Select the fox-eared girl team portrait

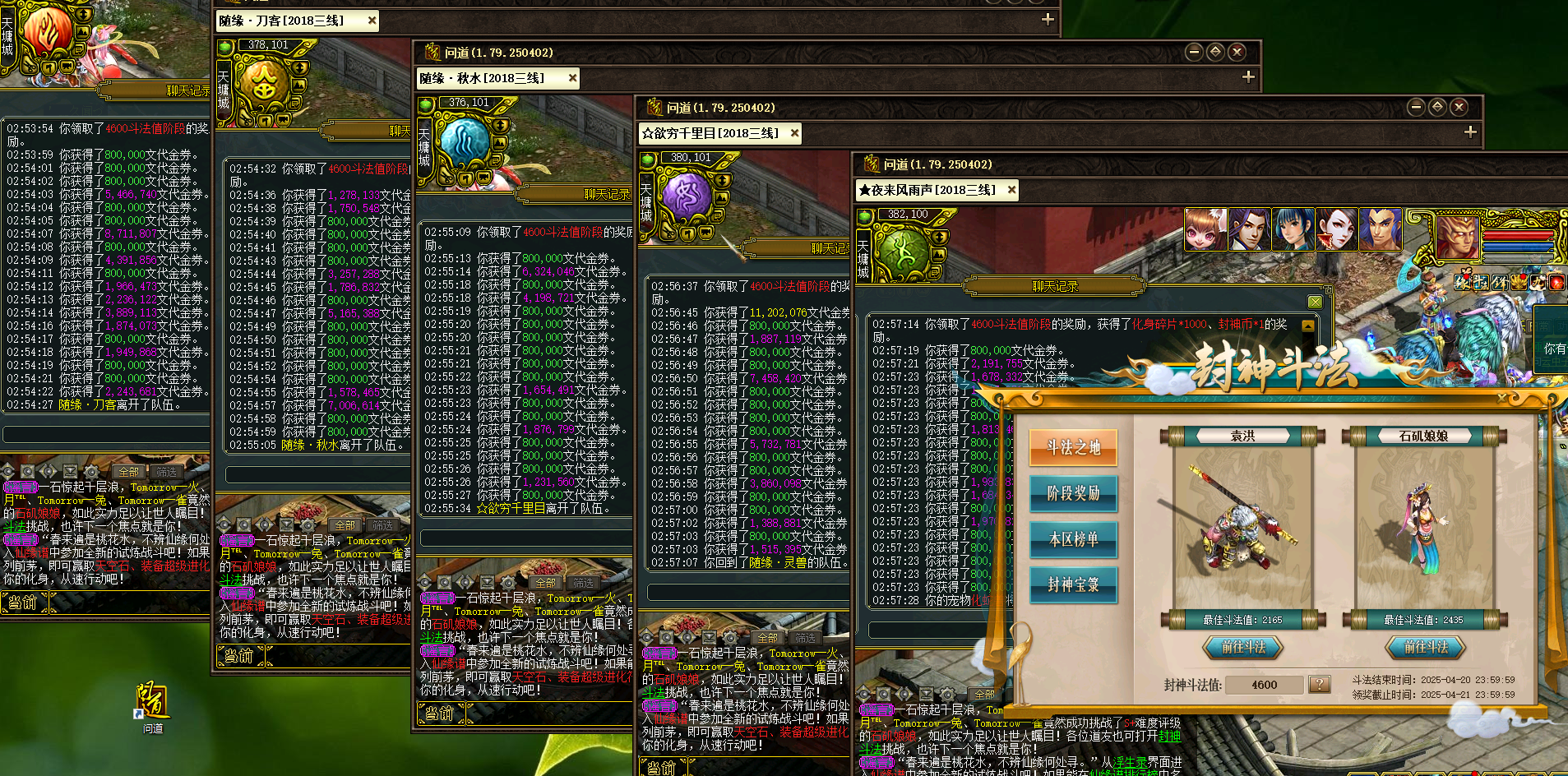coord(1205,229)
